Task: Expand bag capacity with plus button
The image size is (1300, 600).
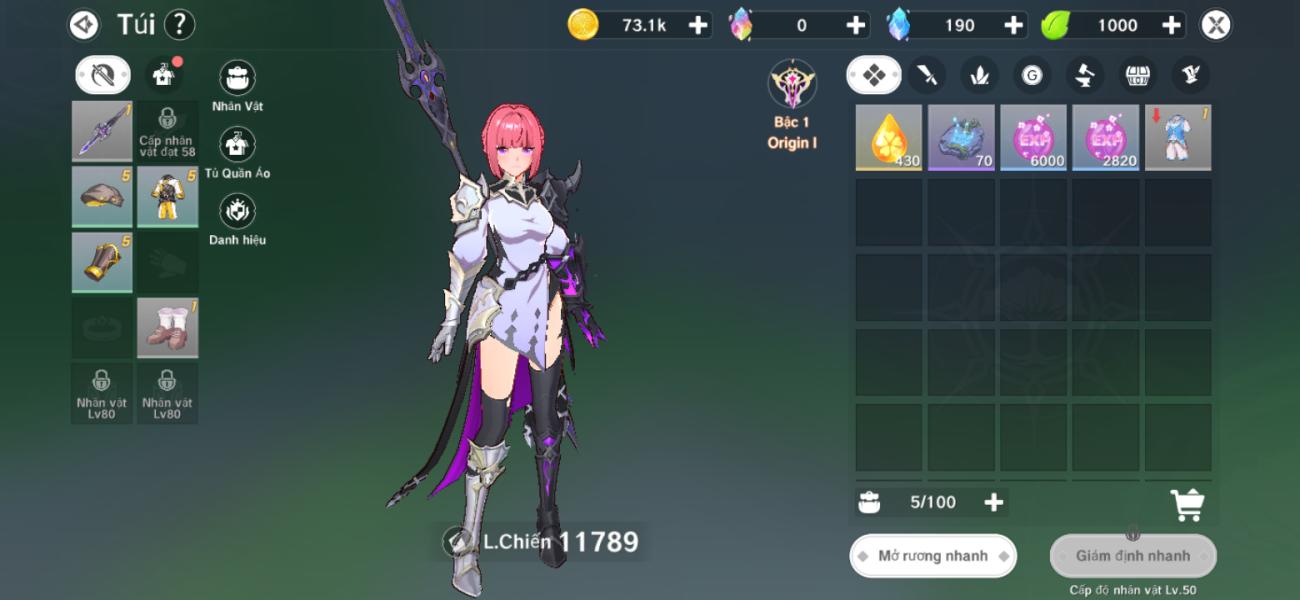Action: pos(993,502)
